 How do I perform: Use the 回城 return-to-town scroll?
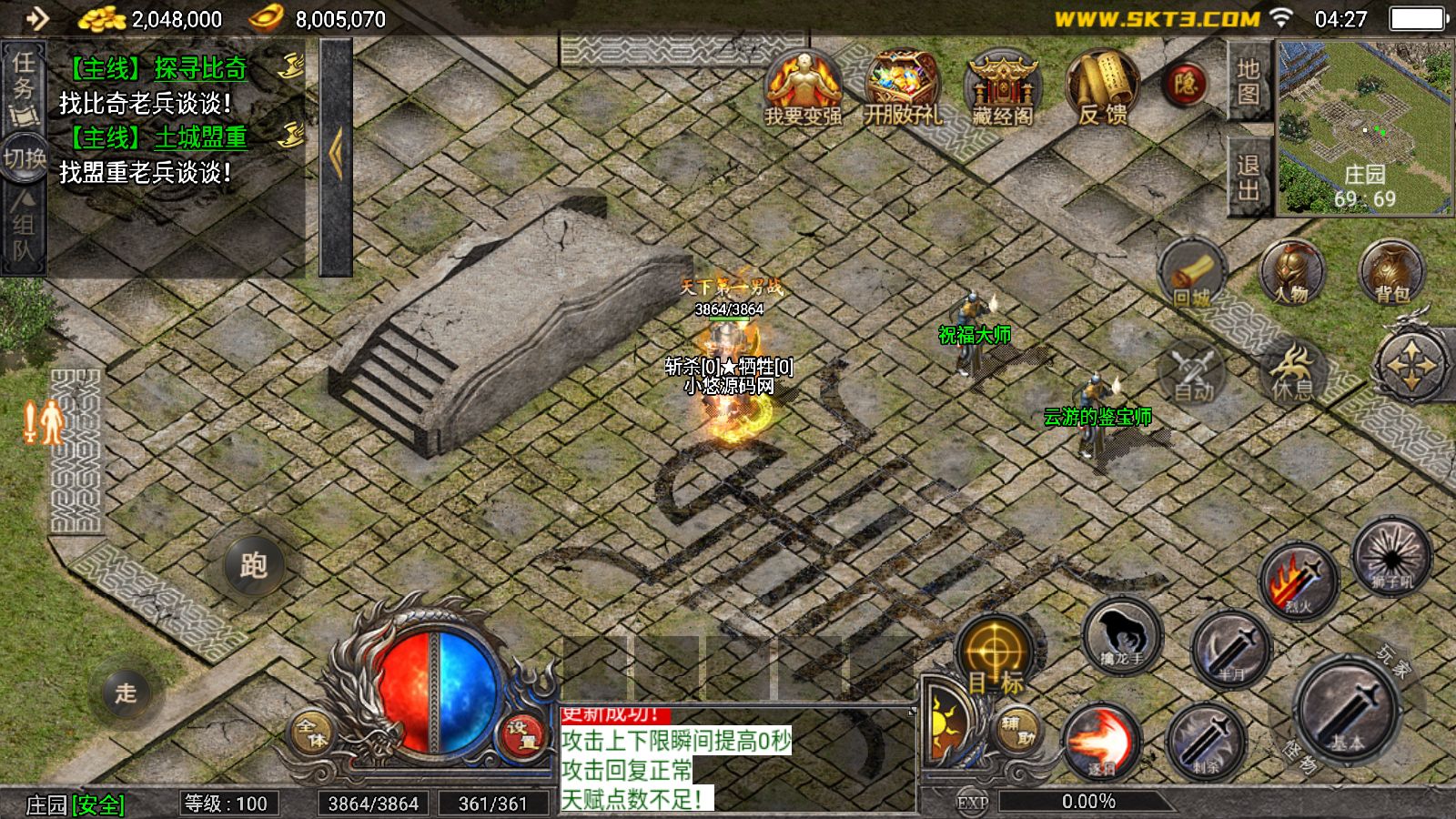click(x=1192, y=273)
